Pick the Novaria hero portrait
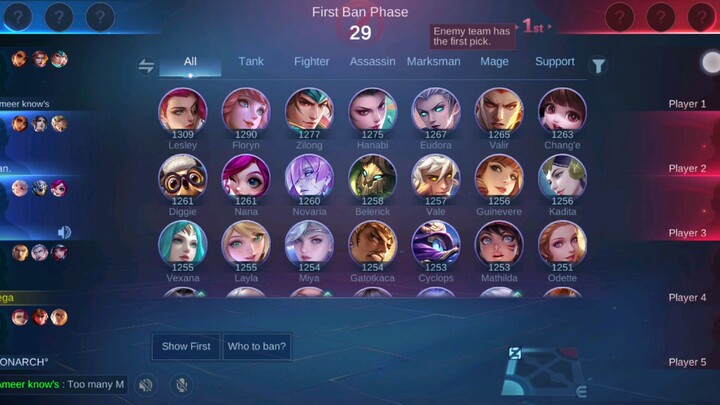The width and height of the screenshot is (720, 405). point(309,177)
